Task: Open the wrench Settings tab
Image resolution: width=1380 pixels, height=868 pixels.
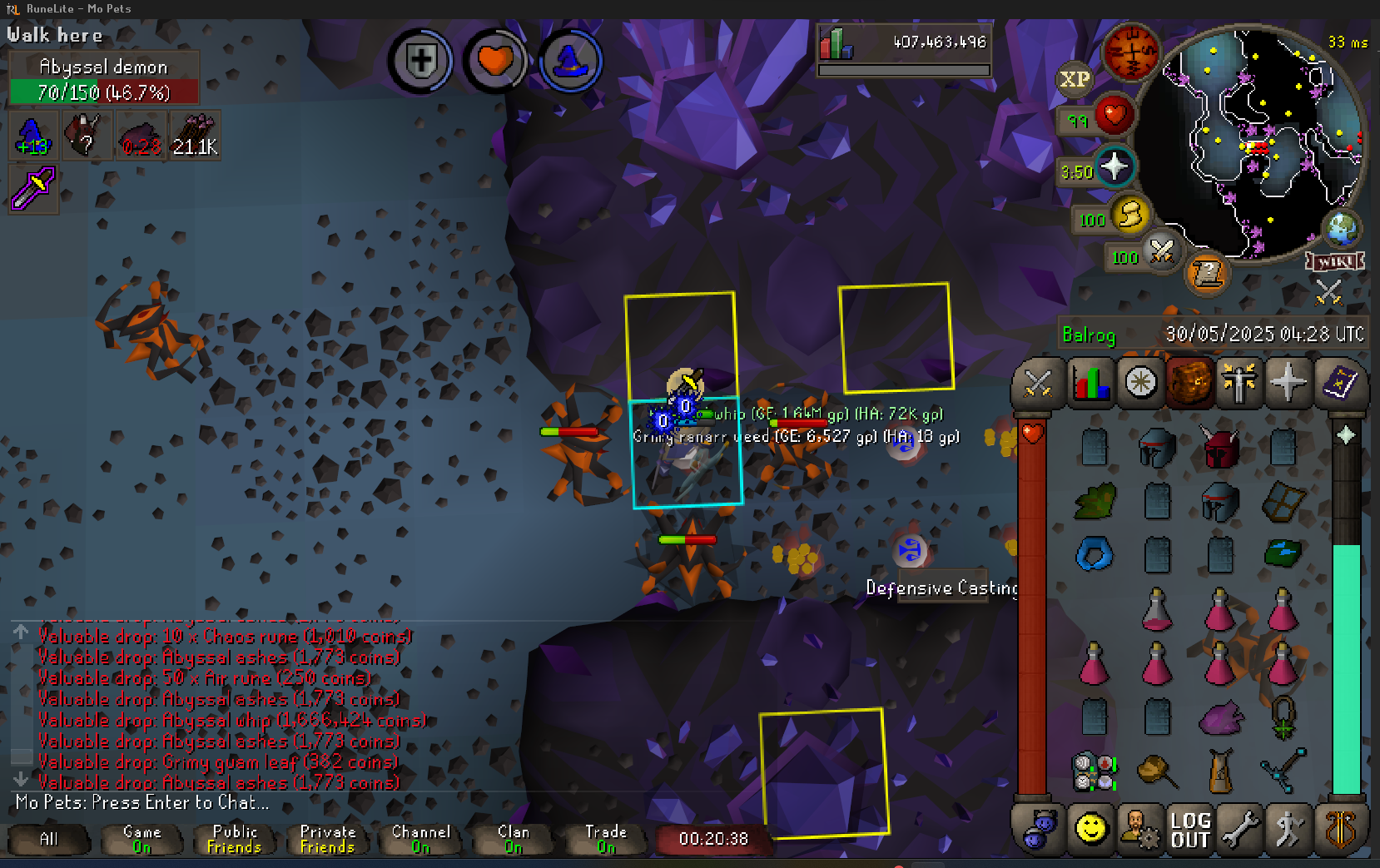Action: (1239, 830)
